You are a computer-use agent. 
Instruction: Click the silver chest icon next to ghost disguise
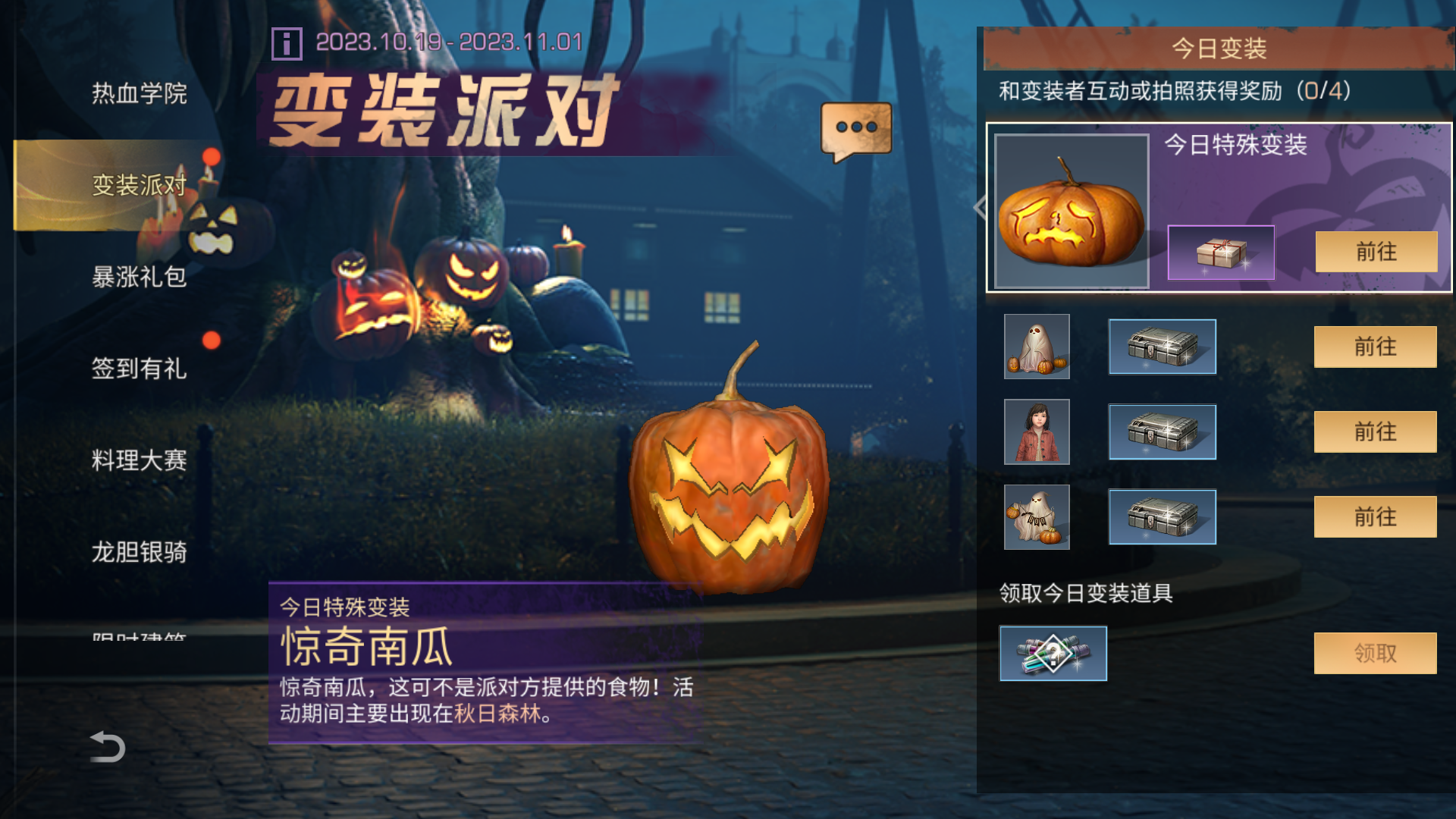click(x=1161, y=347)
